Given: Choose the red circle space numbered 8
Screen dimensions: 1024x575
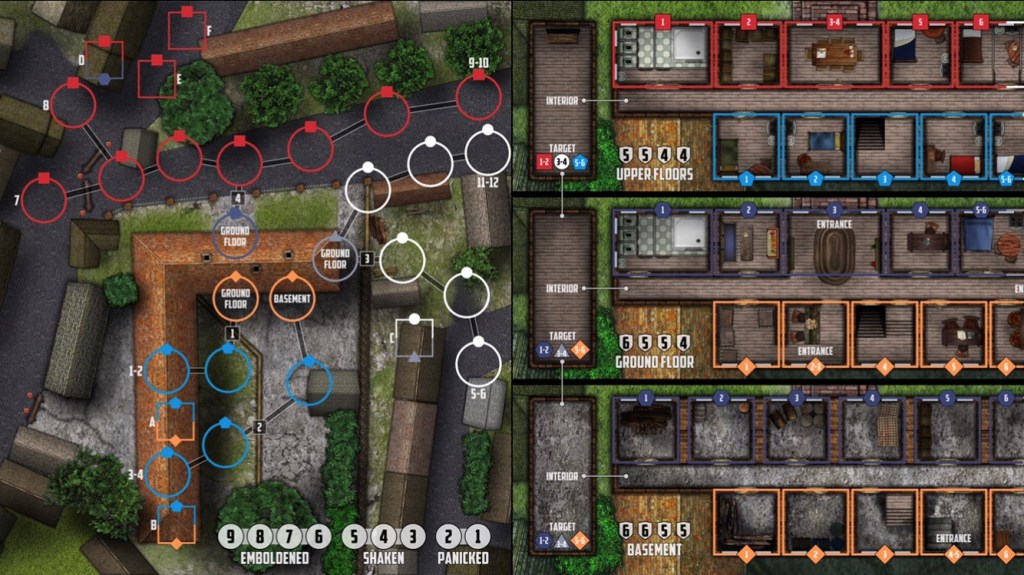Looking at the screenshot, I should (x=73, y=105).
